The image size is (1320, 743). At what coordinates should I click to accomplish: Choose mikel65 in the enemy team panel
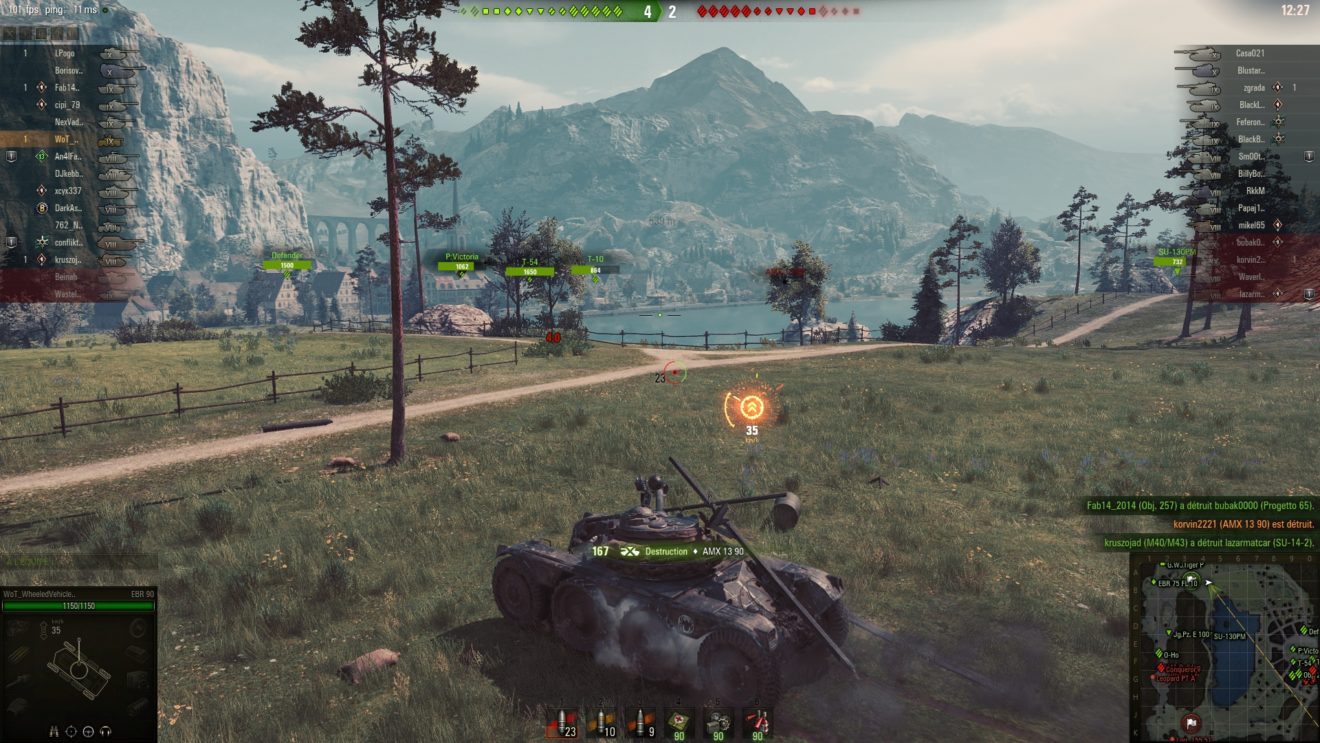1250,225
